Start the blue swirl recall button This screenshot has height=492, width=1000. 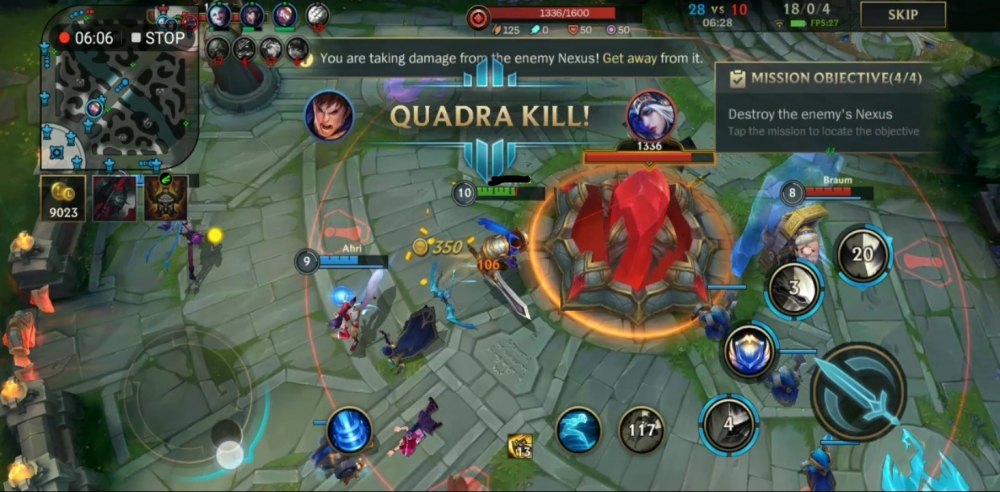[x=349, y=431]
